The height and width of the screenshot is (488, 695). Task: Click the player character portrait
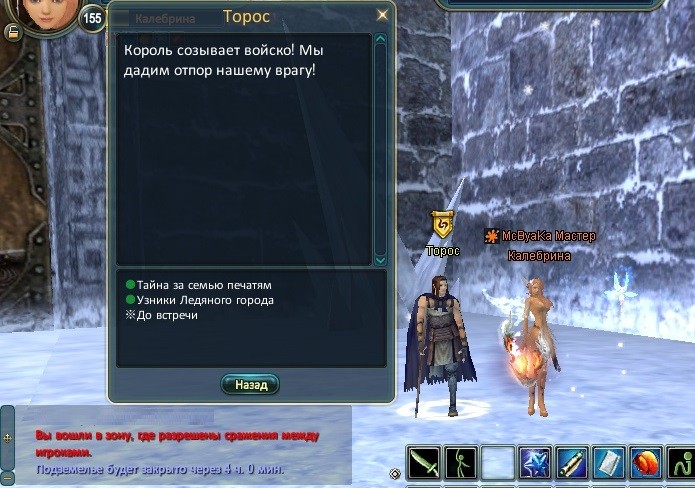(43, 13)
